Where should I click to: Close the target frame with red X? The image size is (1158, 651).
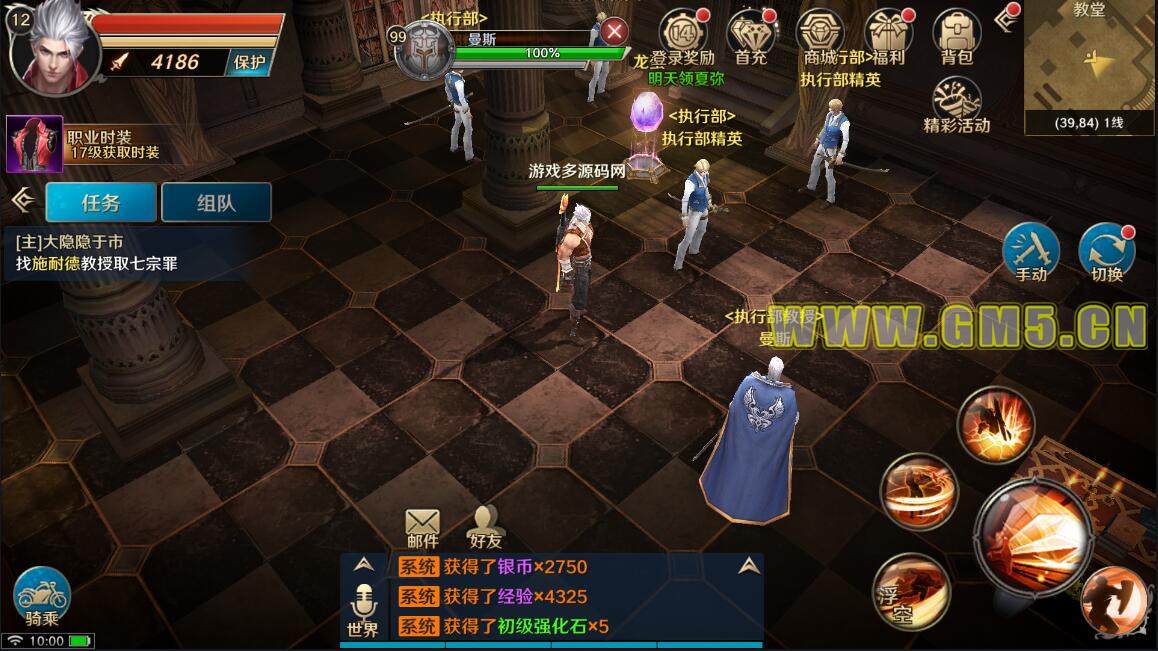point(614,33)
